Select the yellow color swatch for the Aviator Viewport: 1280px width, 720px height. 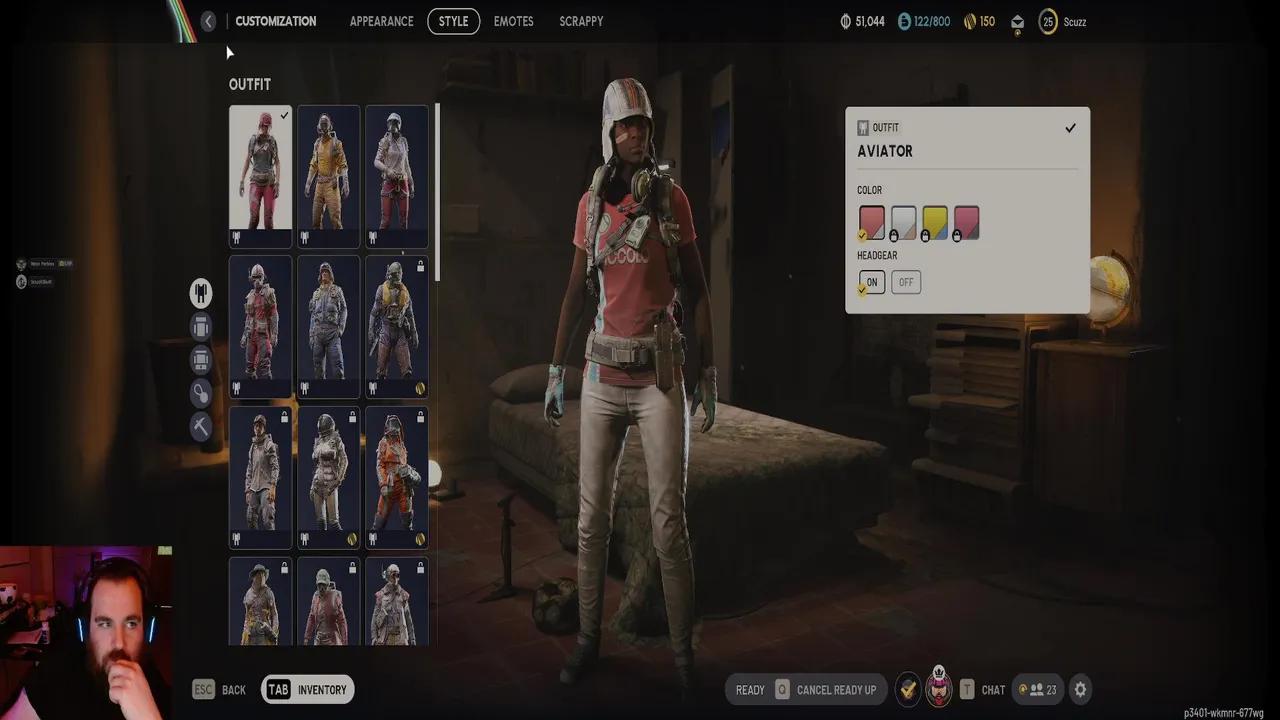point(937,221)
